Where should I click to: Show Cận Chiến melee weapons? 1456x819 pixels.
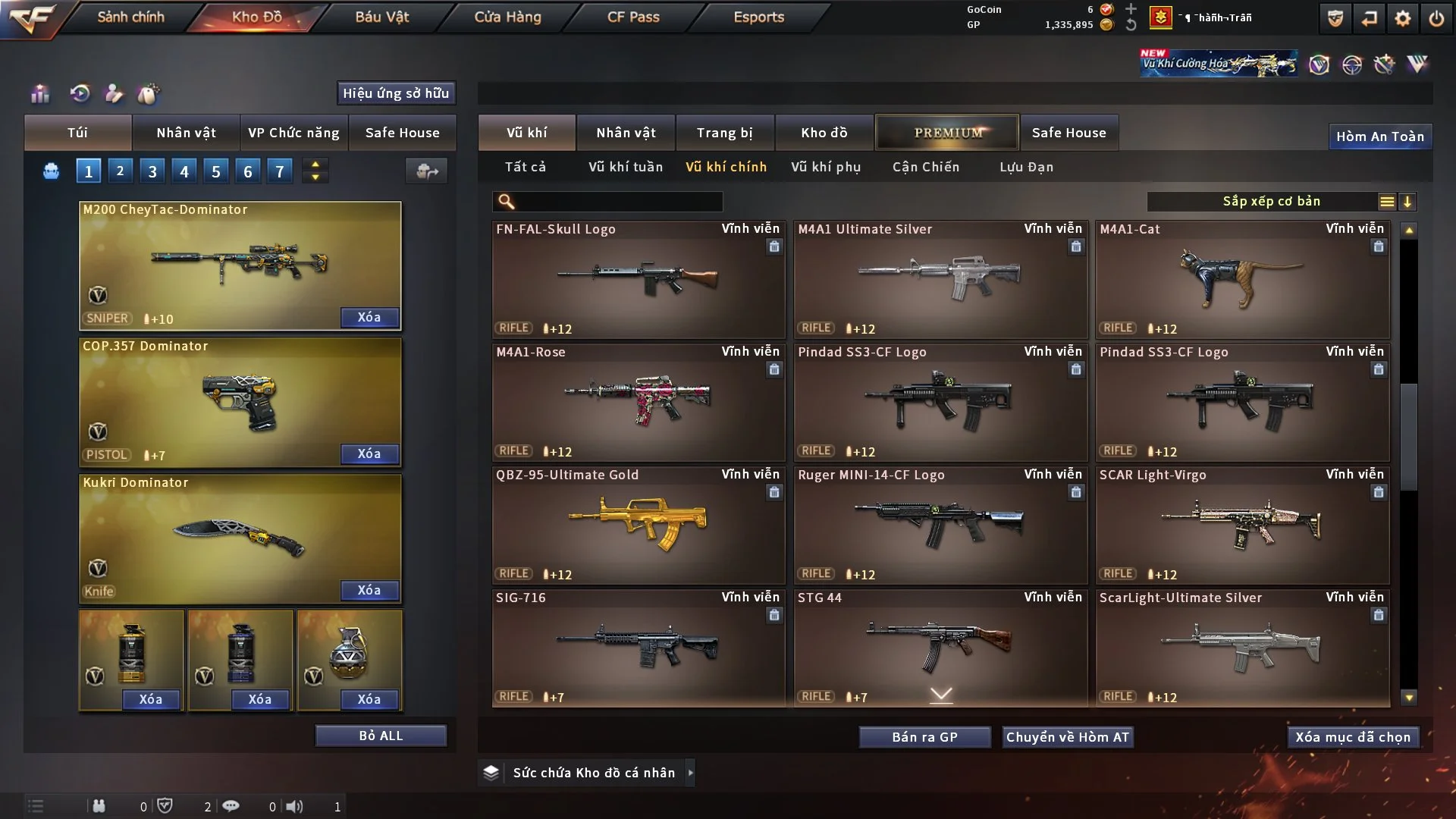pyautogui.click(x=926, y=167)
